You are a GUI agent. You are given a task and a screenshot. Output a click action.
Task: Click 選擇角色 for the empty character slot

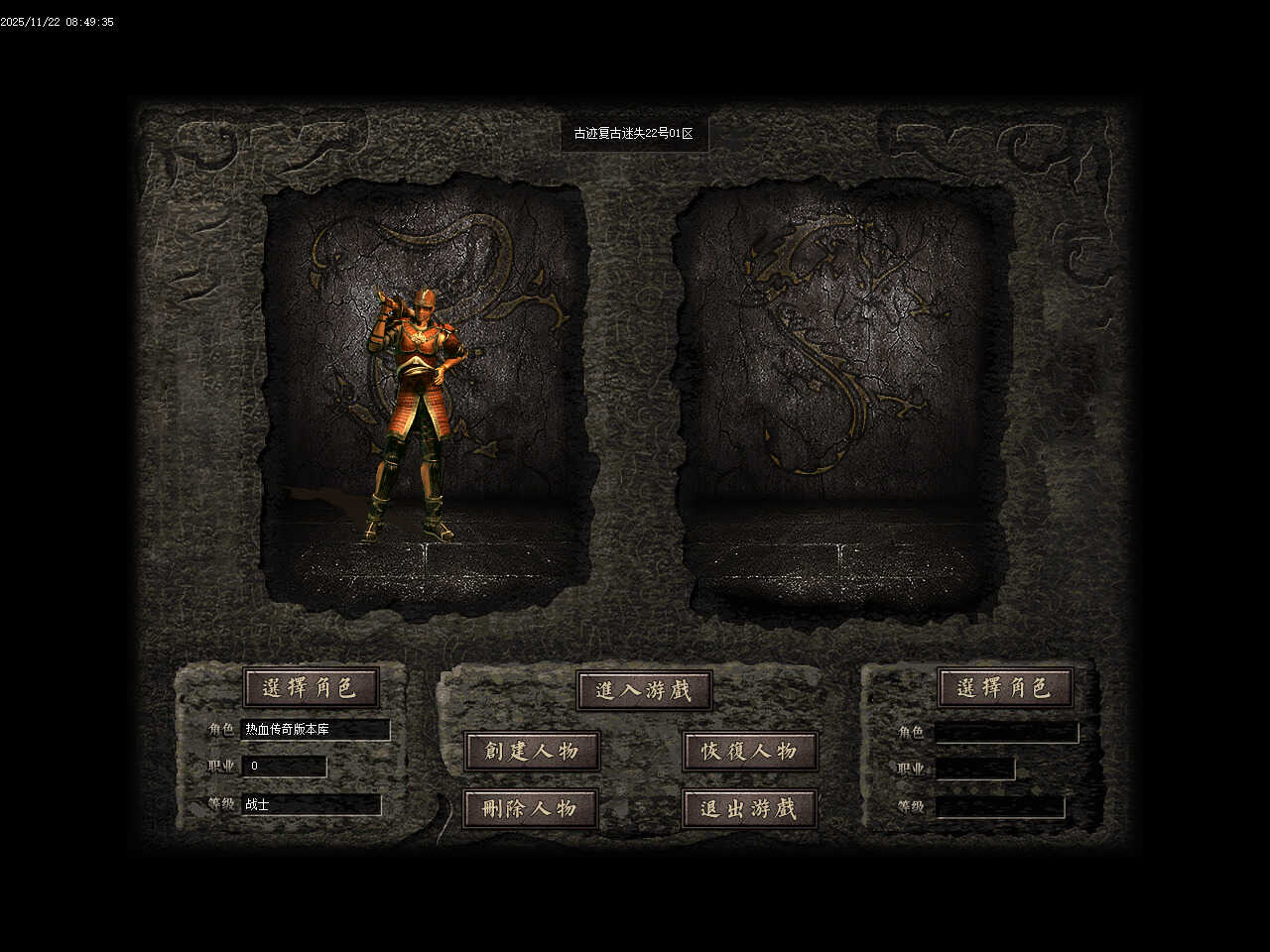(x=1004, y=686)
